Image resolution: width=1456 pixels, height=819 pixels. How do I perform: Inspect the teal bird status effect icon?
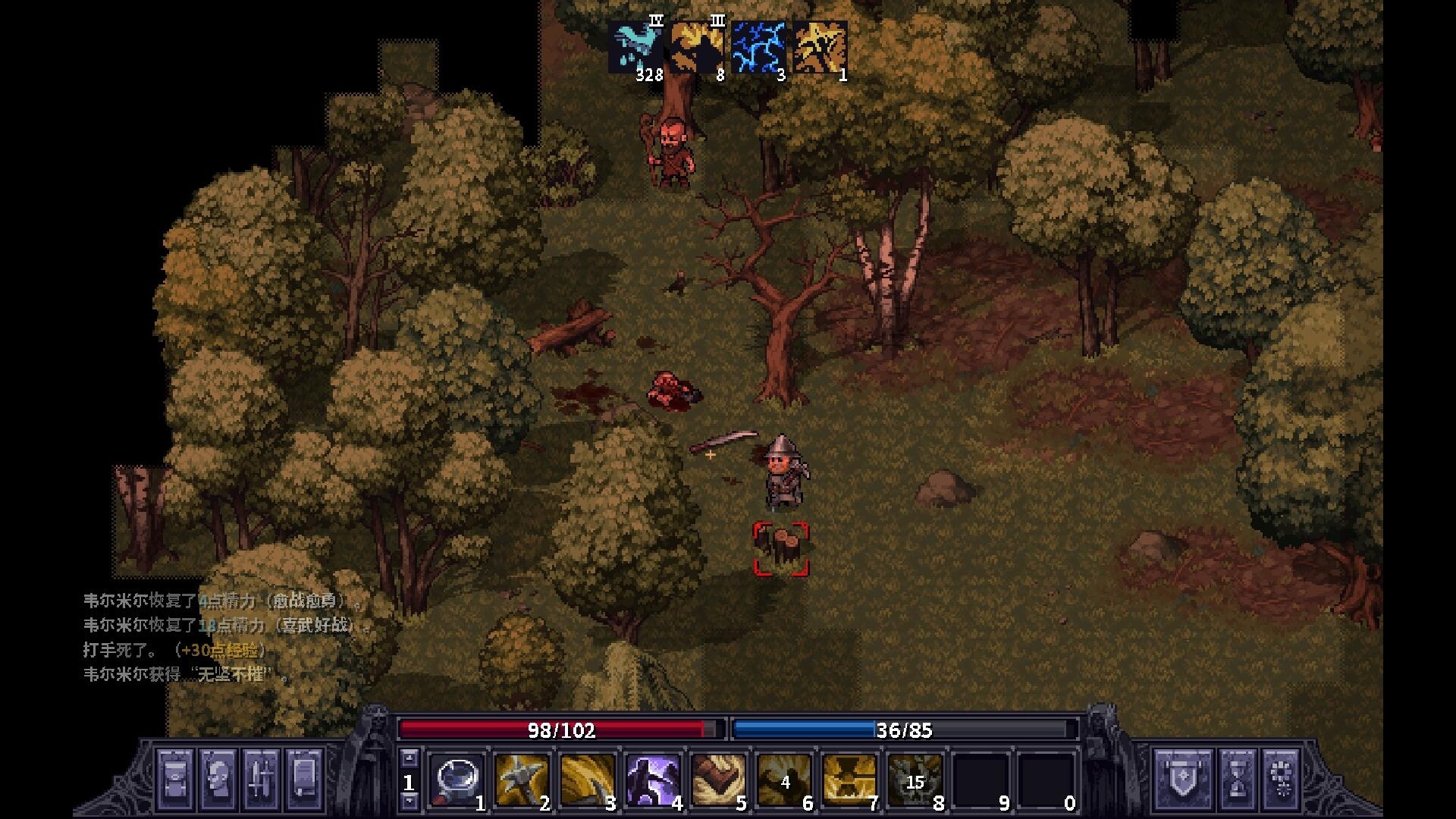click(x=635, y=47)
